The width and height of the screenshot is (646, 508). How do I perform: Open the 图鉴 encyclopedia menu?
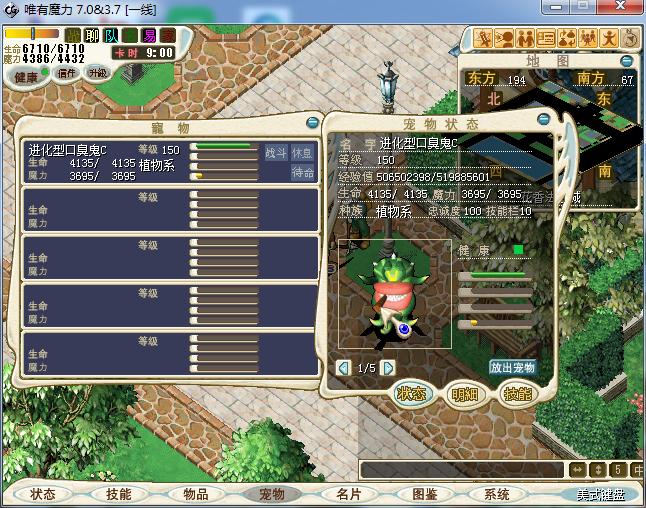pos(424,494)
